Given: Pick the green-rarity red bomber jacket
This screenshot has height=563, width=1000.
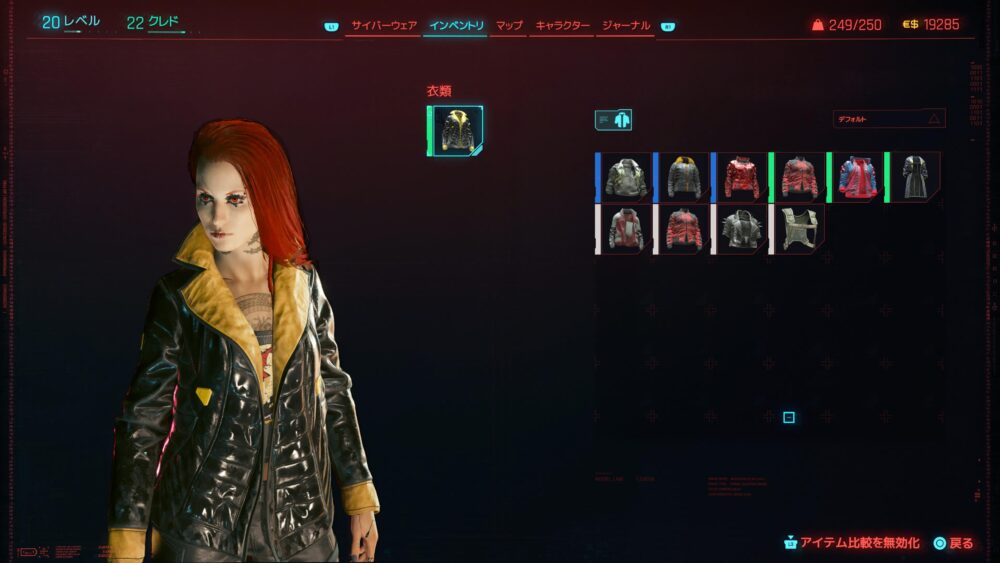Looking at the screenshot, I should 800,177.
